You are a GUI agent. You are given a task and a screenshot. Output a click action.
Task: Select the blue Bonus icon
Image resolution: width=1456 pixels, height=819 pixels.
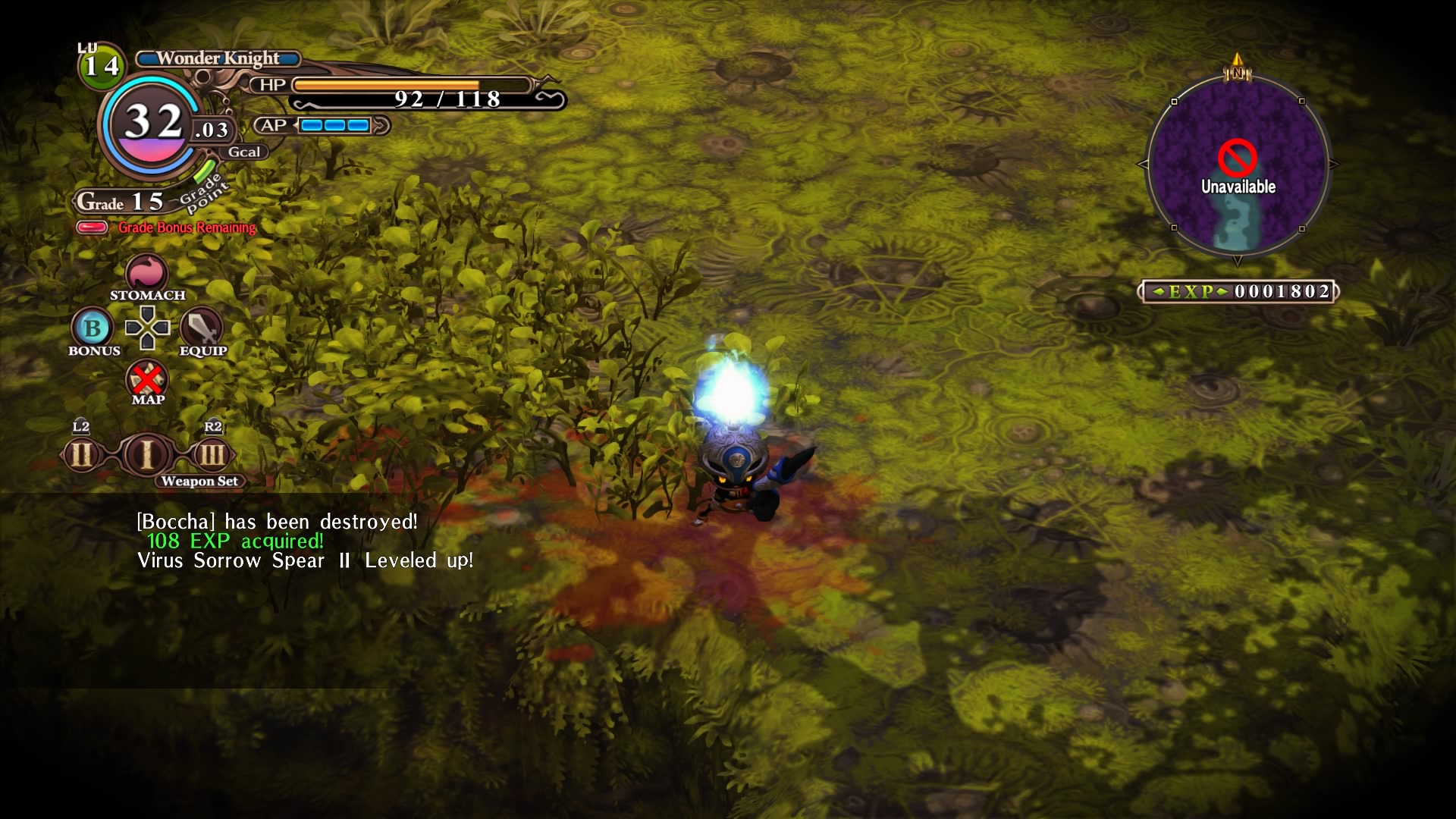click(93, 328)
